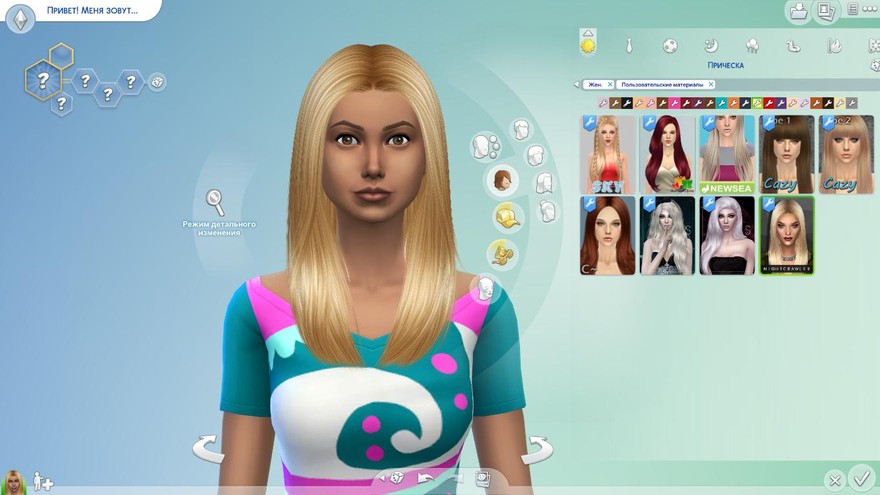Rotate the Sim with the left curved arrow
The height and width of the screenshot is (495, 880).
209,449
